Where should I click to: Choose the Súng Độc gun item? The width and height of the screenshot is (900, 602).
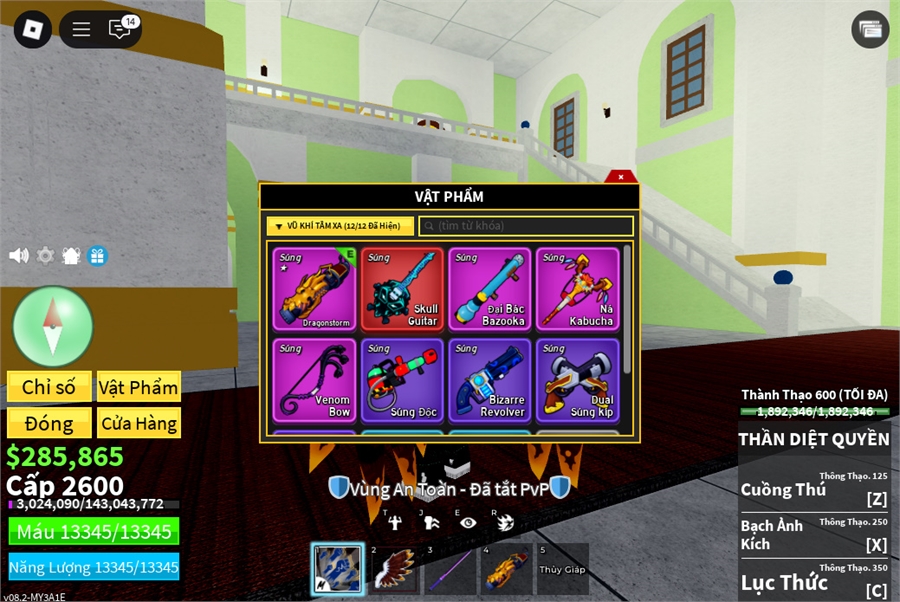[x=402, y=380]
